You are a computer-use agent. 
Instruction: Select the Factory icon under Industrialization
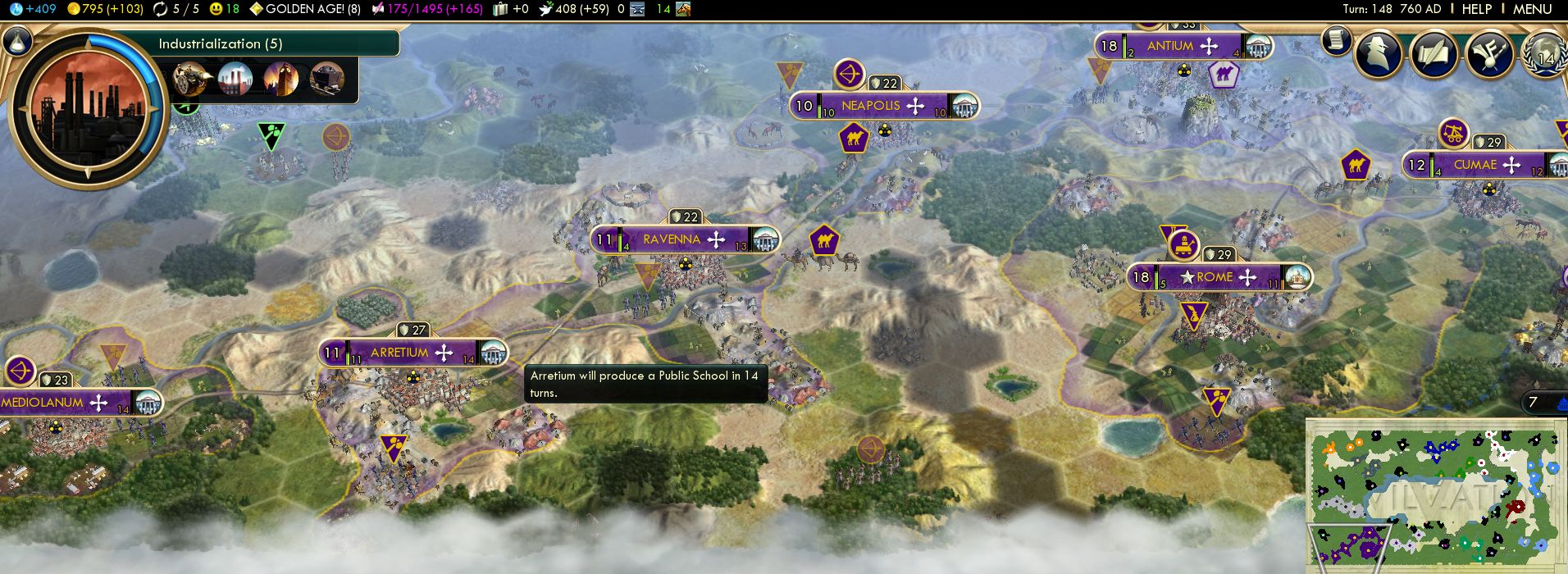235,79
